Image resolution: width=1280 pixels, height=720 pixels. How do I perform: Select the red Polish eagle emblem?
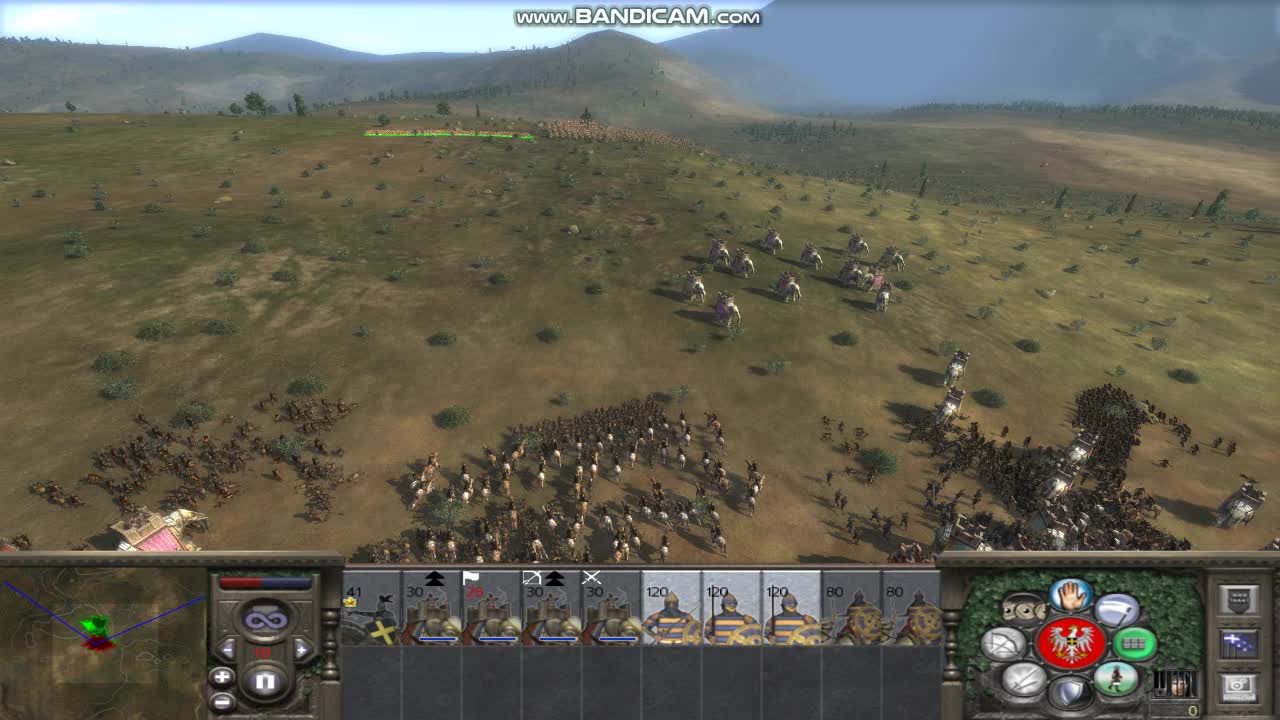pyautogui.click(x=1070, y=641)
